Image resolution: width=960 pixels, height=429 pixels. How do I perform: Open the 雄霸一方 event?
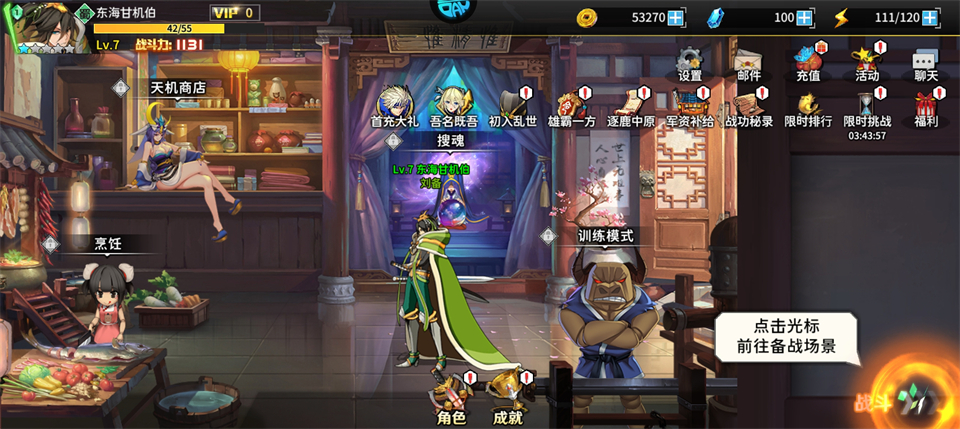pyautogui.click(x=571, y=106)
